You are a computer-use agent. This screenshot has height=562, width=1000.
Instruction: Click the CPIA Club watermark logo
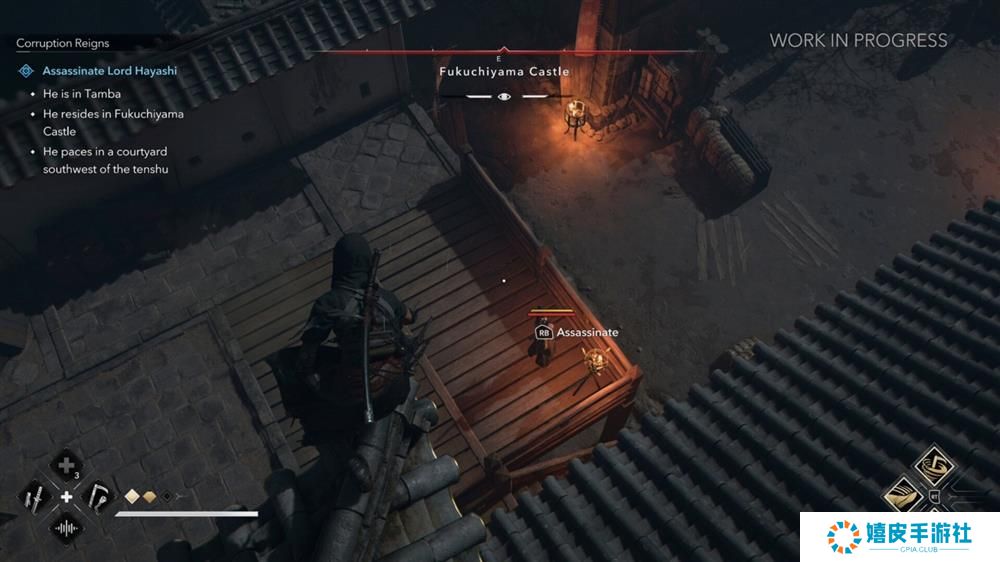(898, 536)
